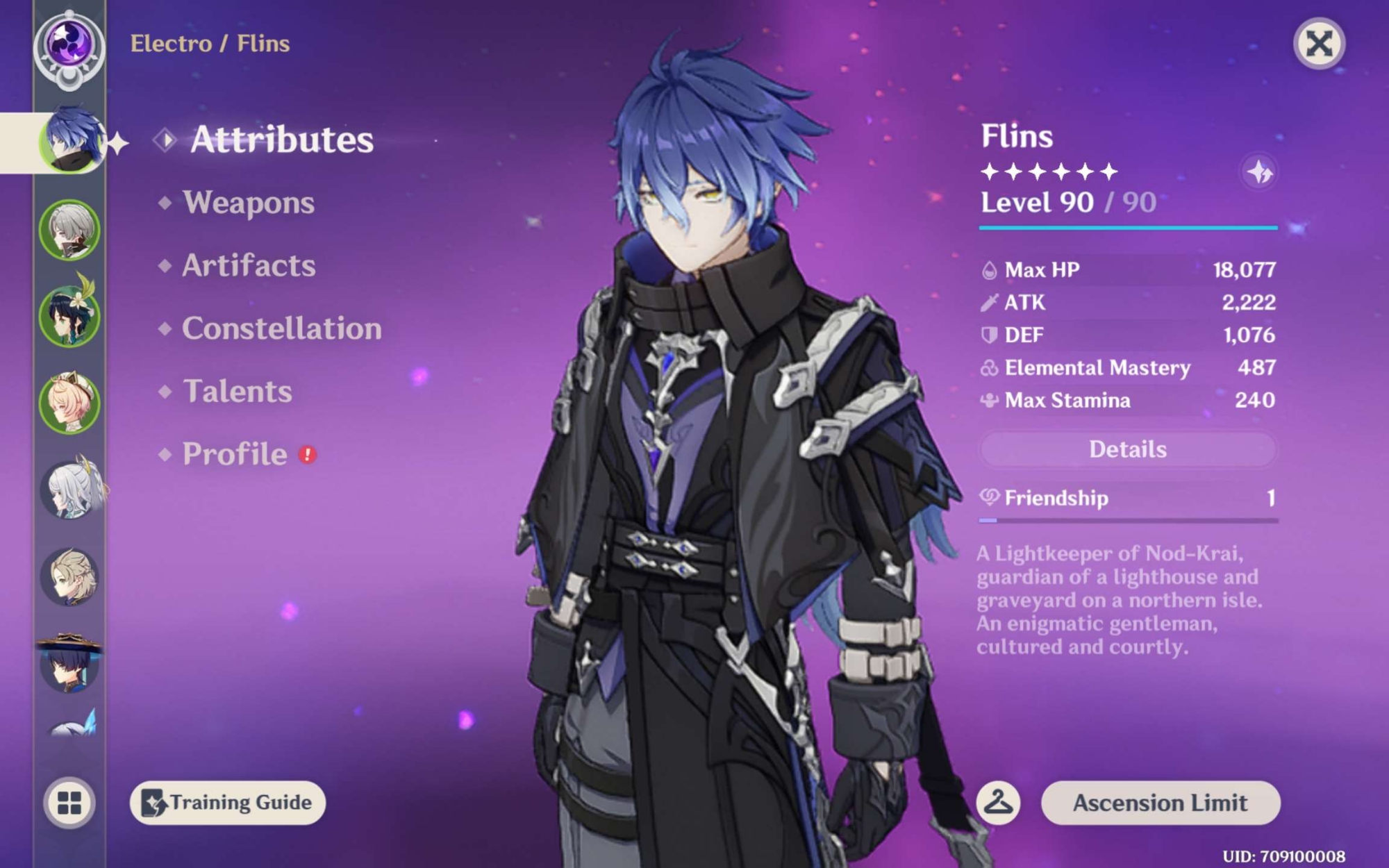Show the Constellation page
Screen dimensions: 1389x868
281,328
